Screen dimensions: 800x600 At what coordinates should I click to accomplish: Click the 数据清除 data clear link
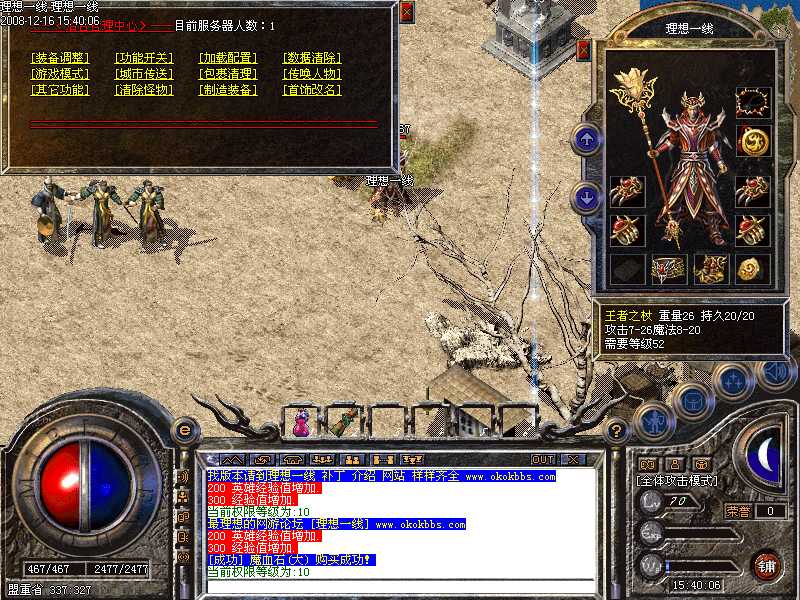pyautogui.click(x=312, y=58)
